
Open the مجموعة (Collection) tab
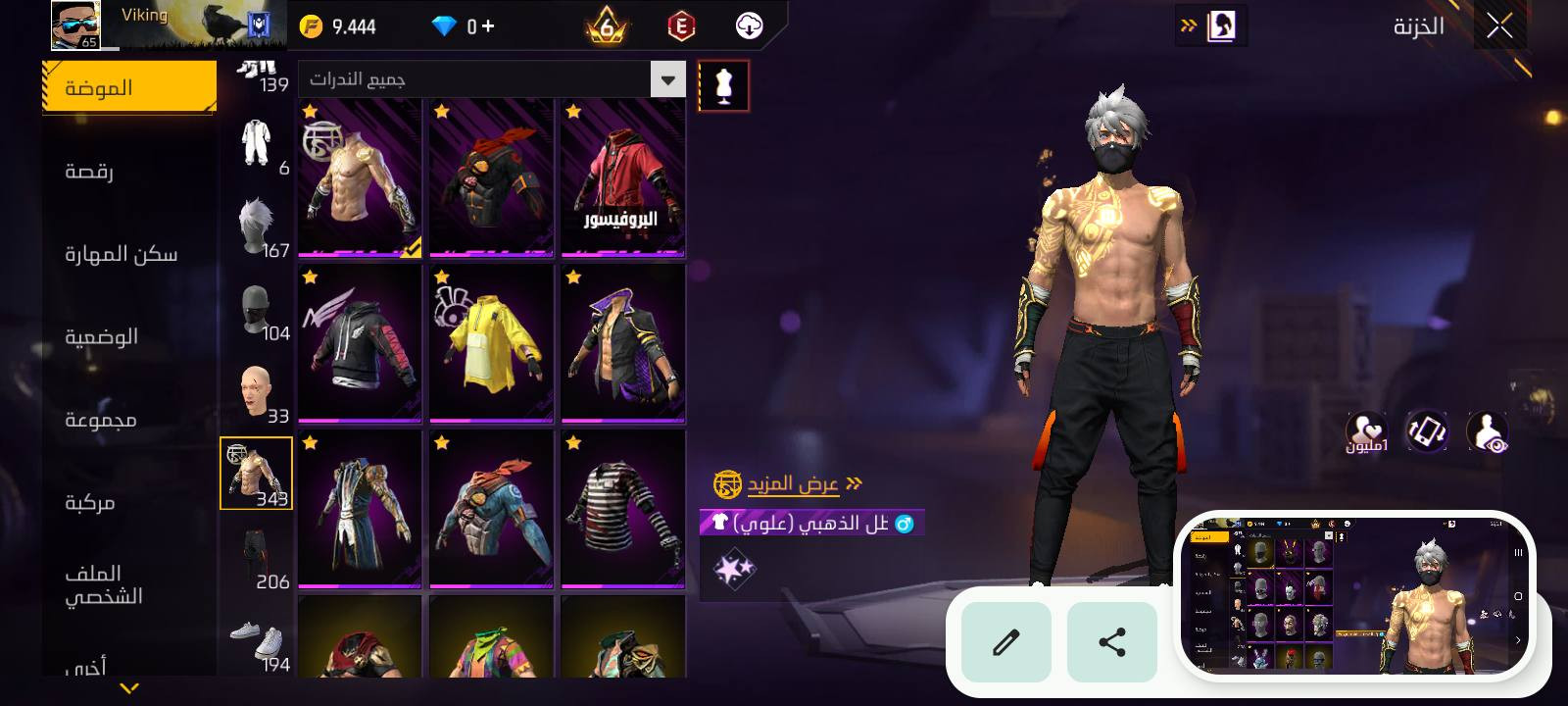pyautogui.click(x=101, y=420)
